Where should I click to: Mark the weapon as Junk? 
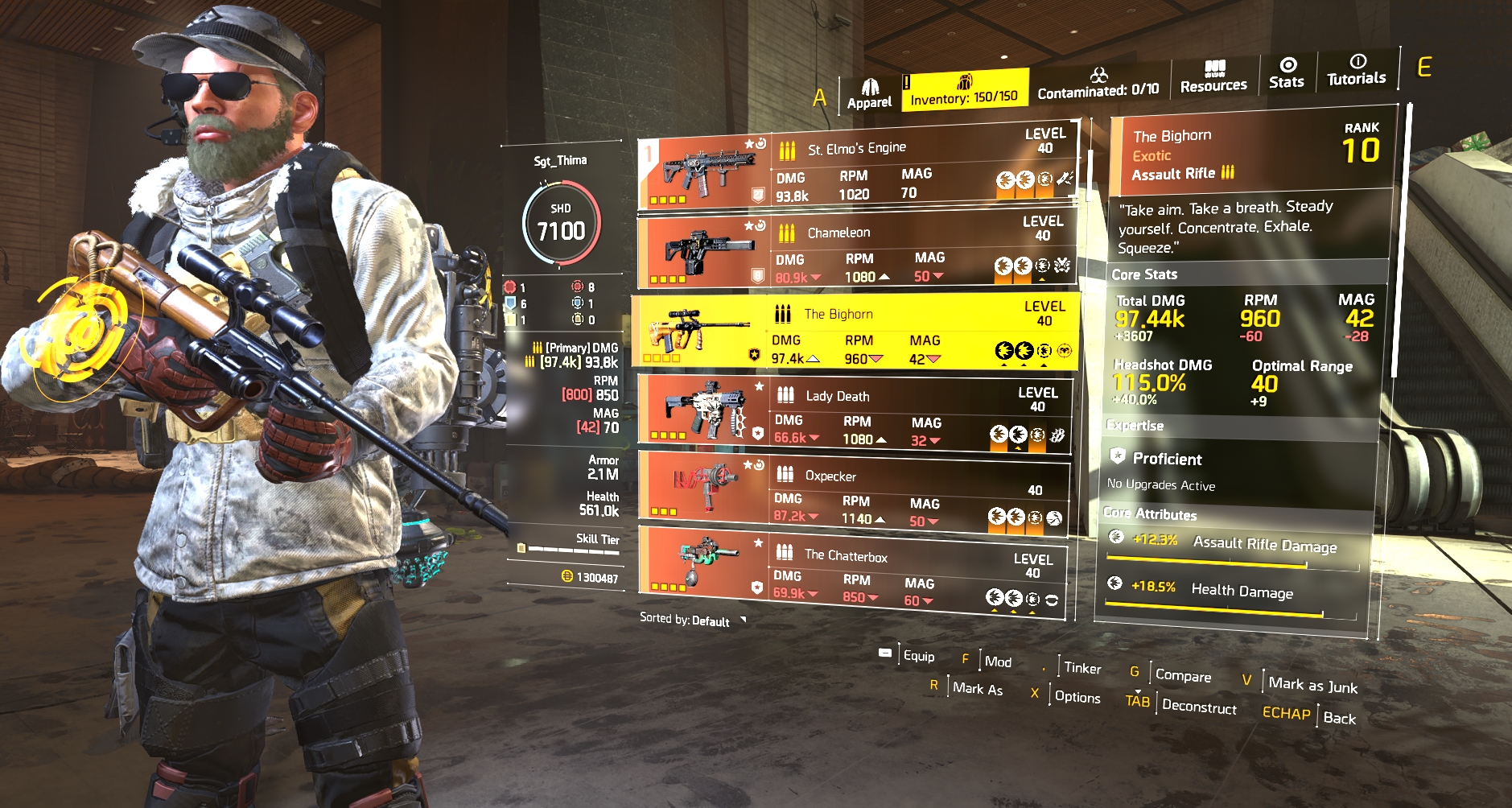click(x=1312, y=685)
